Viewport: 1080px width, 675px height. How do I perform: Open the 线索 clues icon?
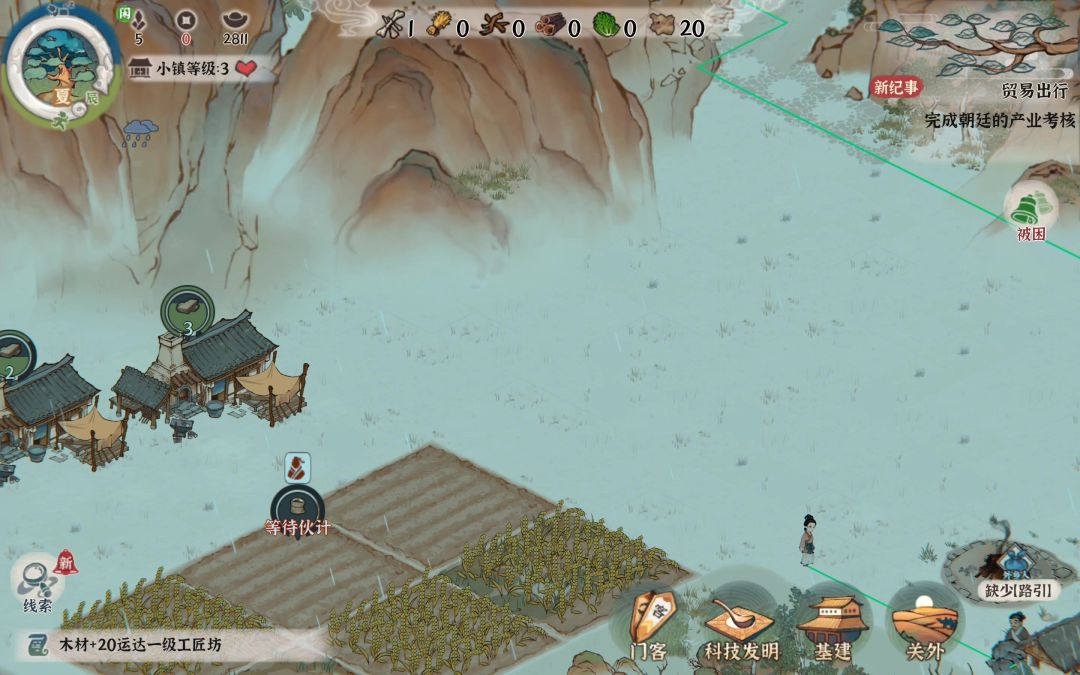(38, 583)
